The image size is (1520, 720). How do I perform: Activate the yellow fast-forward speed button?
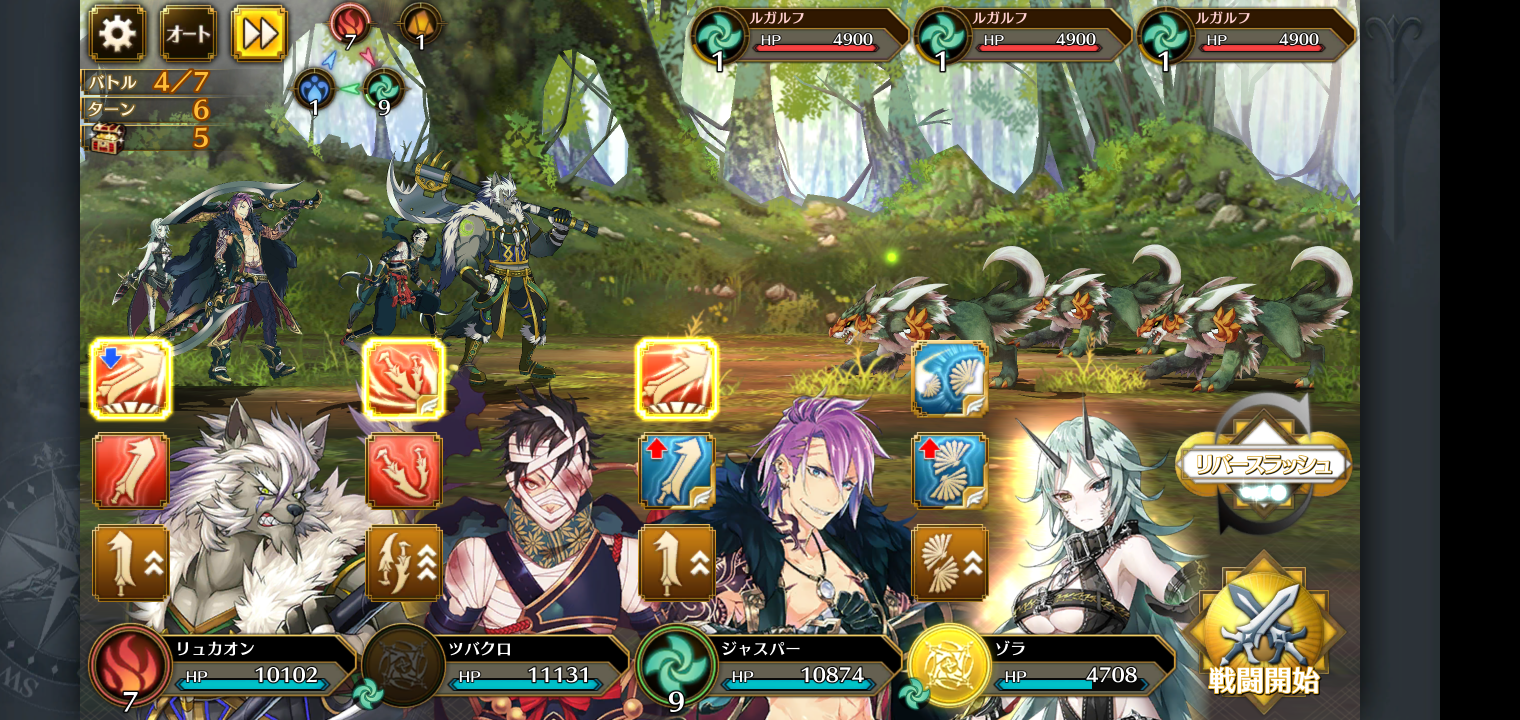coord(260,34)
